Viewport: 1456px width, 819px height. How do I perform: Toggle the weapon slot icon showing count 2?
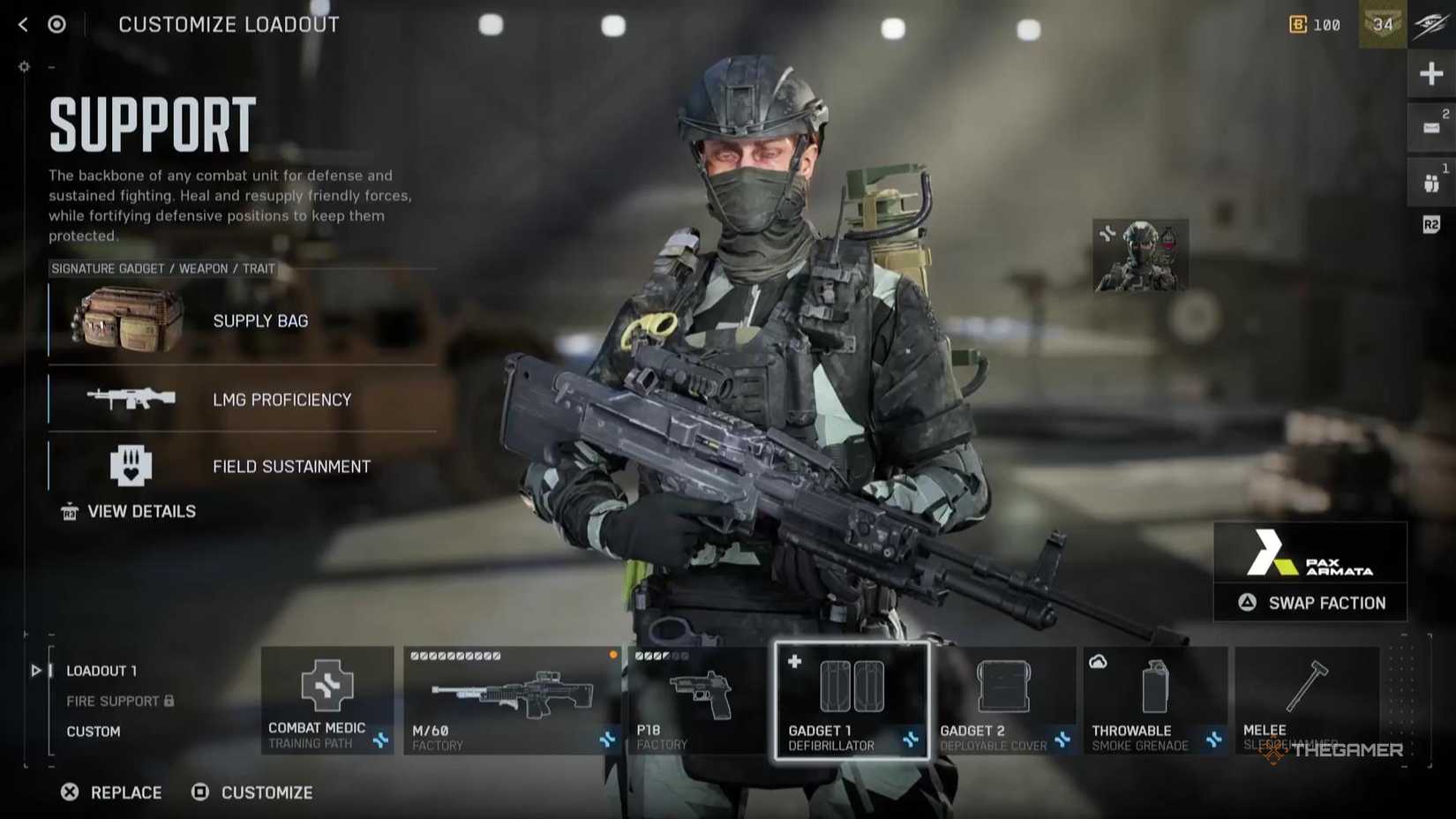point(1431,126)
